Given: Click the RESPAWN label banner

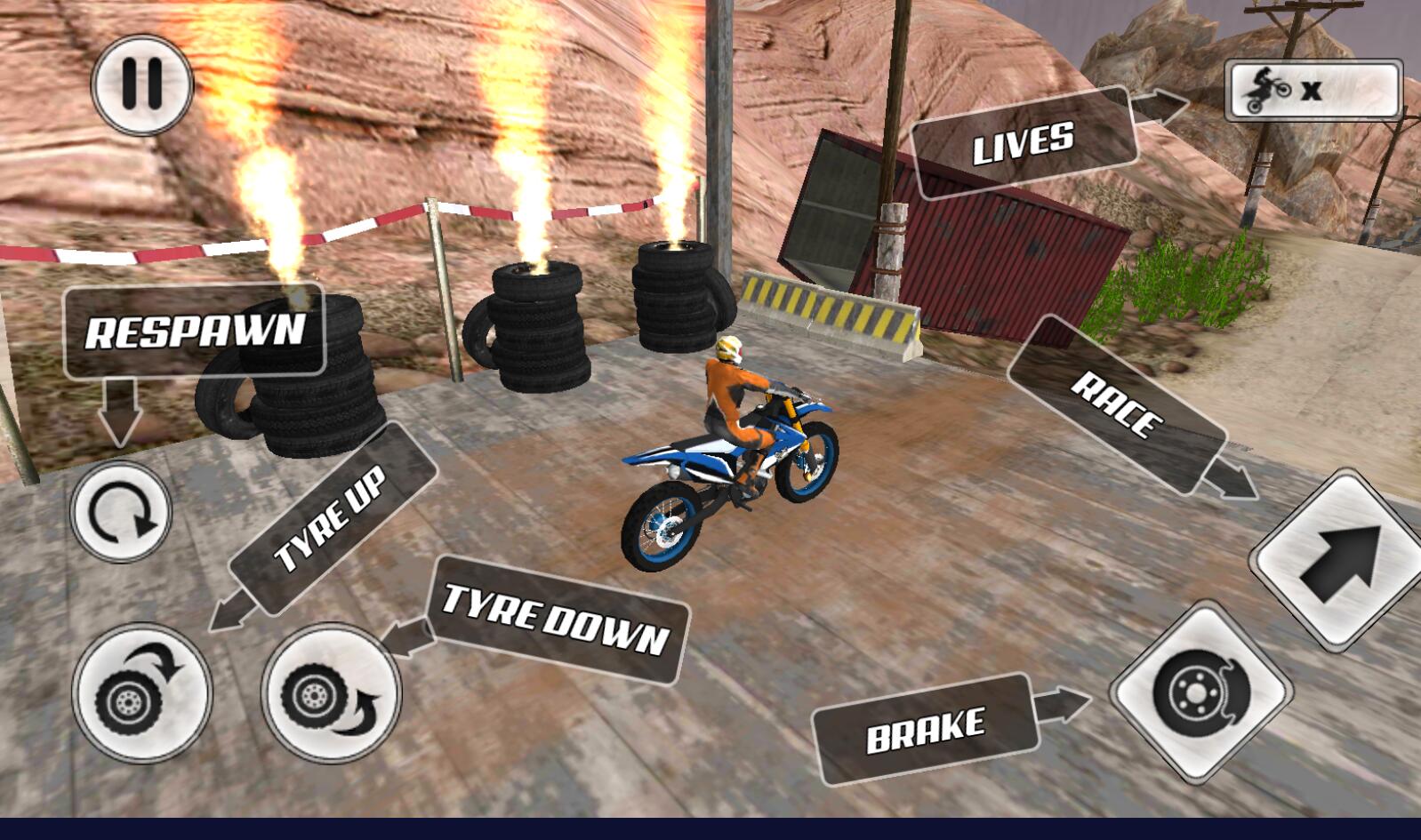Looking at the screenshot, I should (194, 335).
